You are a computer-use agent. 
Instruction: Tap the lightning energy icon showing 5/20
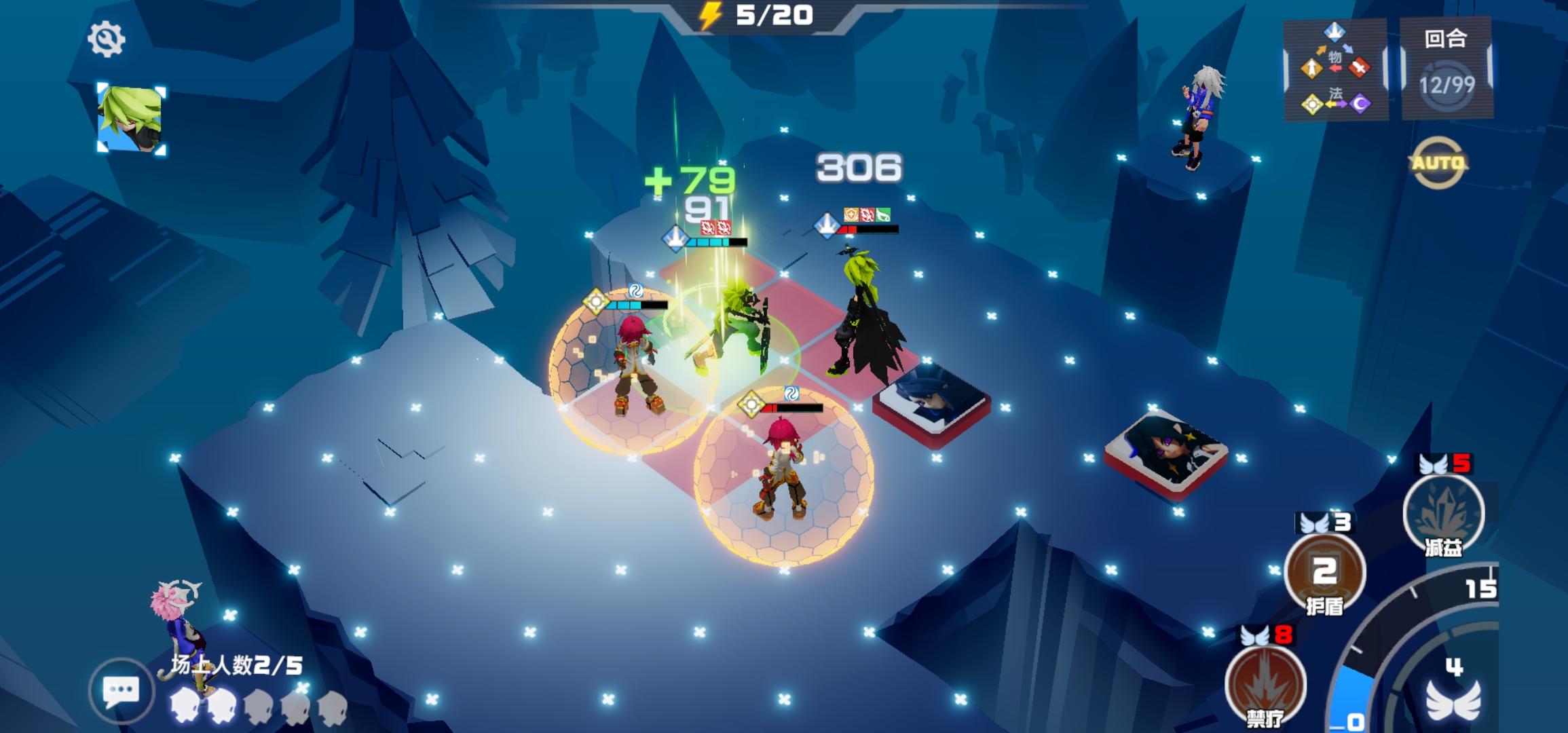(711, 16)
